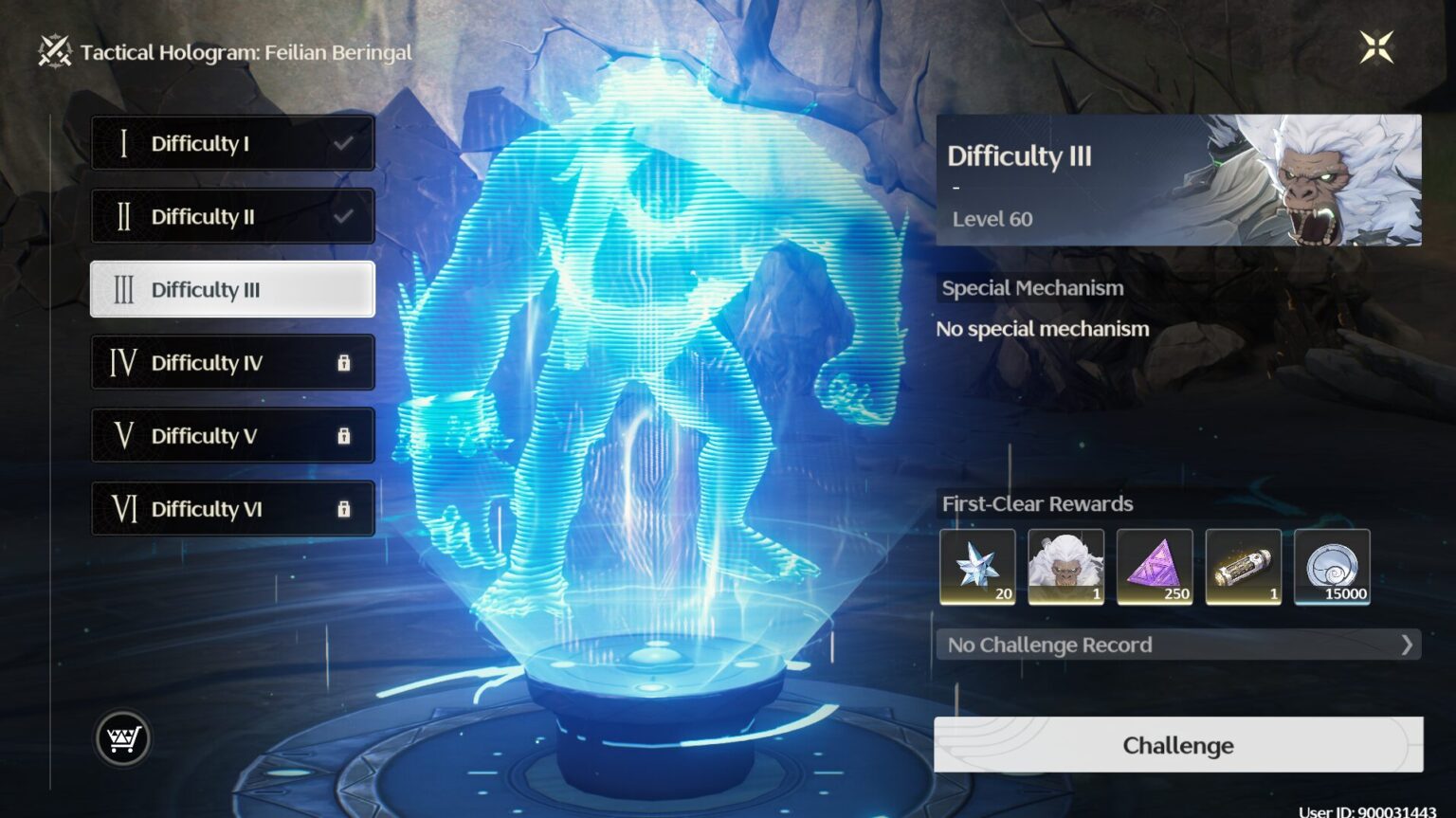Open the purple prism reward item
The image size is (1456, 818).
[1155, 566]
